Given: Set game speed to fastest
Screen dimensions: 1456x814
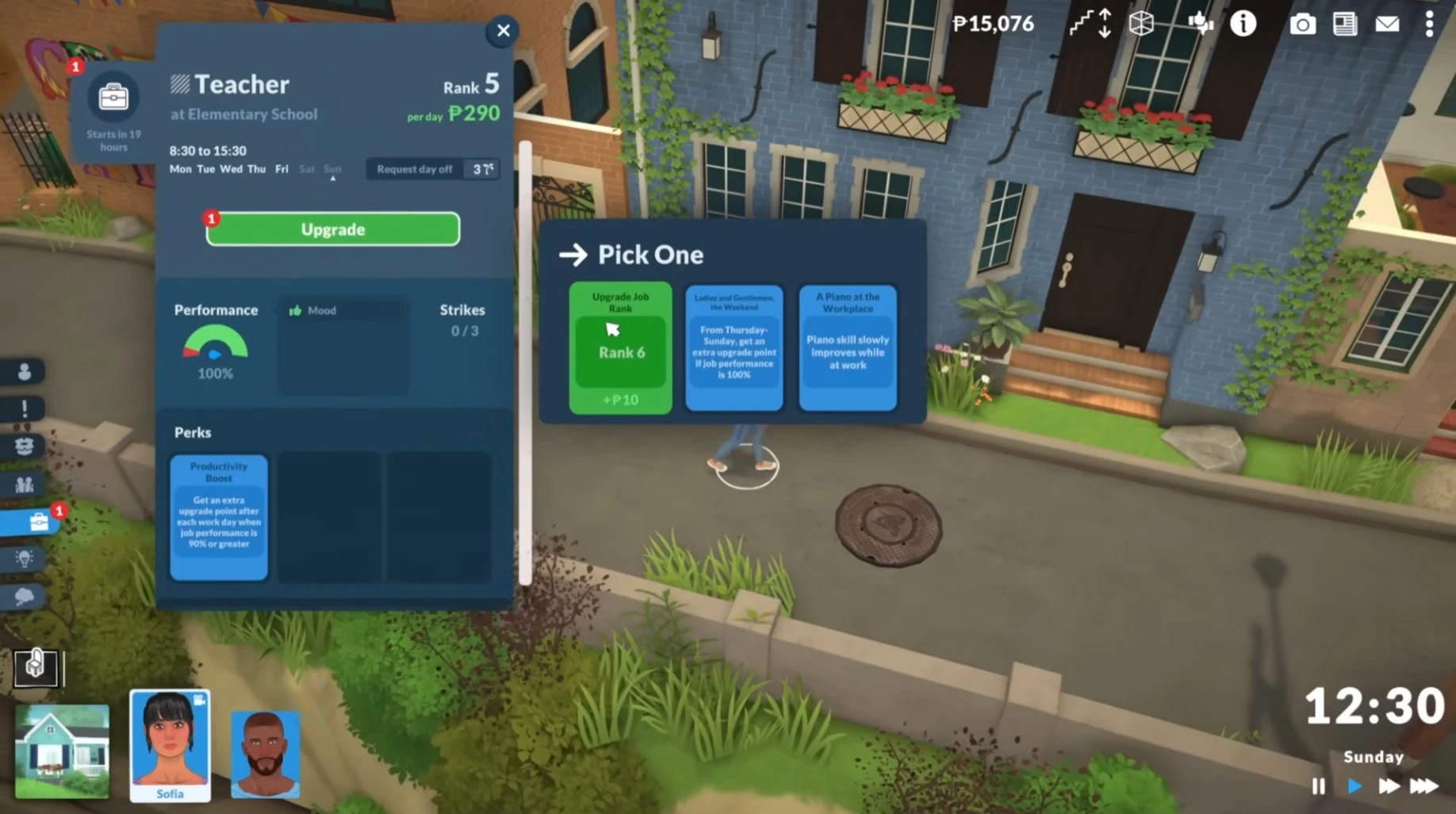Looking at the screenshot, I should [1424, 786].
